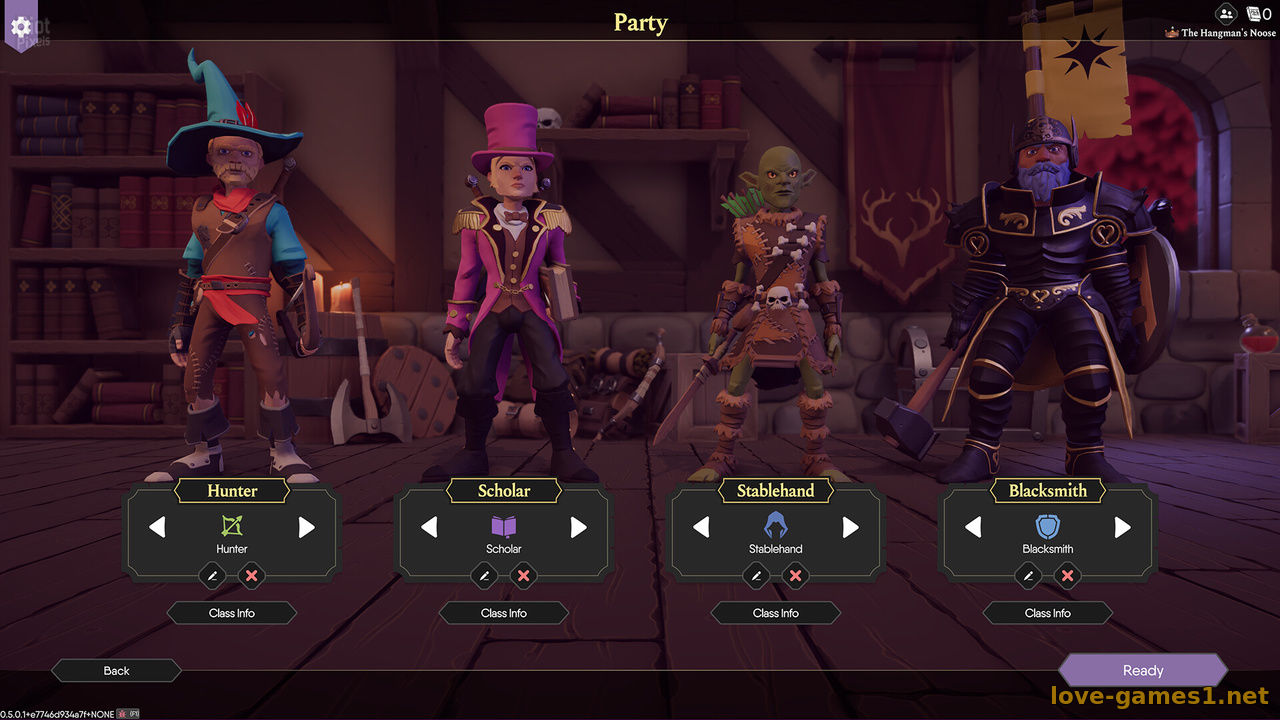Change Blacksmith to next class

coord(1123,527)
